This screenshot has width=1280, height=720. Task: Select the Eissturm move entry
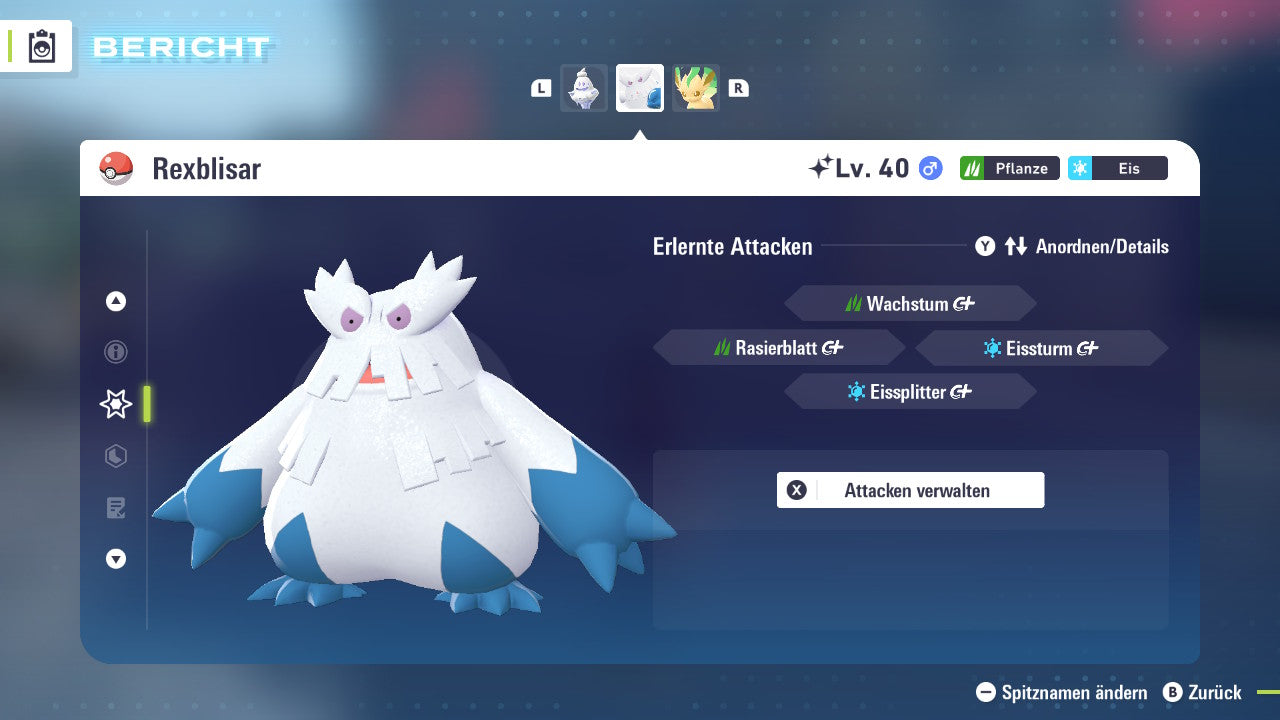pos(1040,348)
